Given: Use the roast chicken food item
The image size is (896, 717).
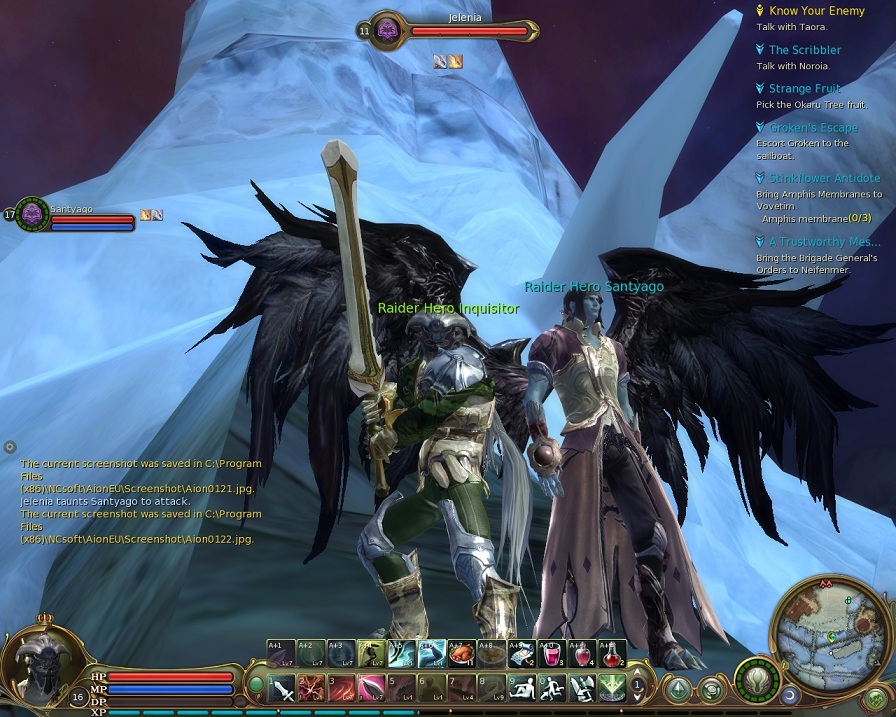Looking at the screenshot, I should pos(462,653).
